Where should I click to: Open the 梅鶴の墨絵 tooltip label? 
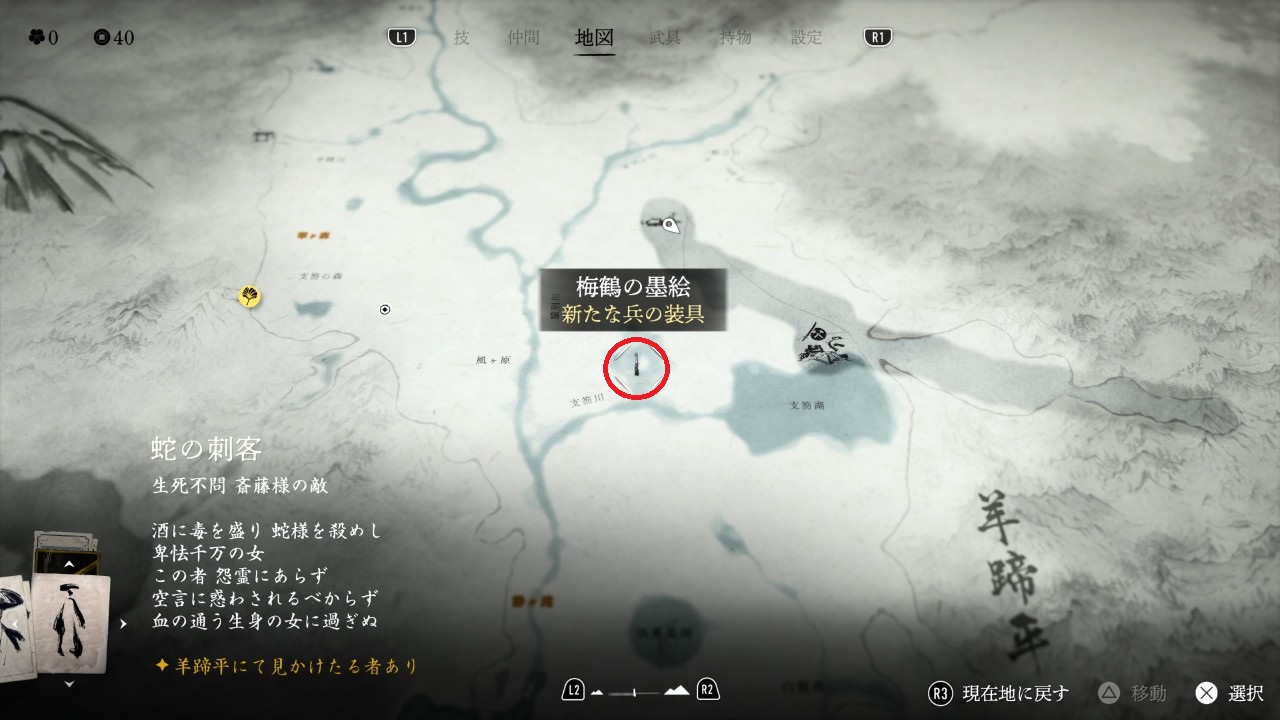click(x=633, y=299)
